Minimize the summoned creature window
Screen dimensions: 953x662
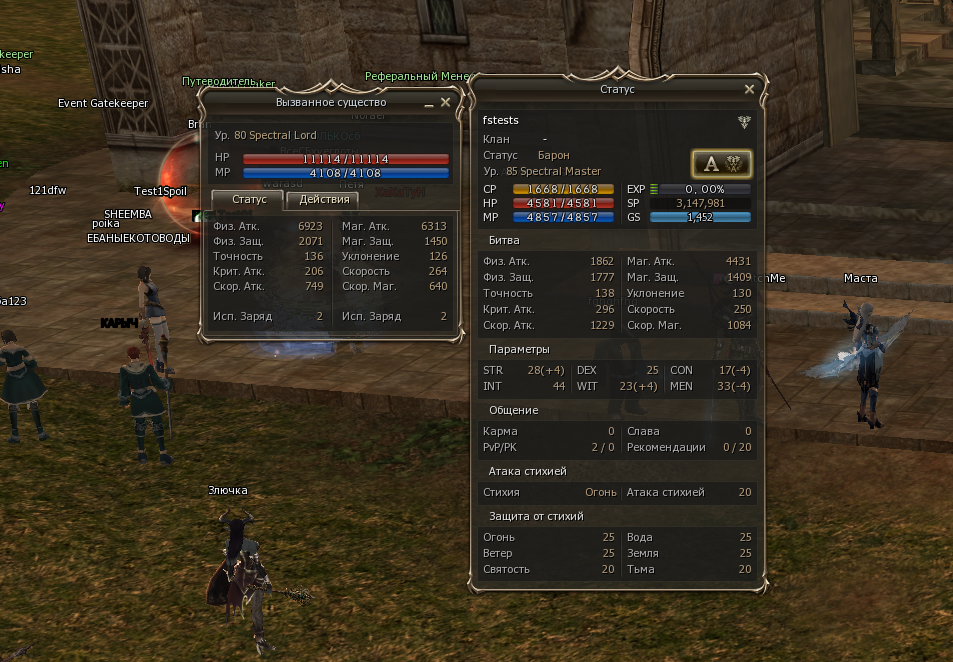pos(429,103)
